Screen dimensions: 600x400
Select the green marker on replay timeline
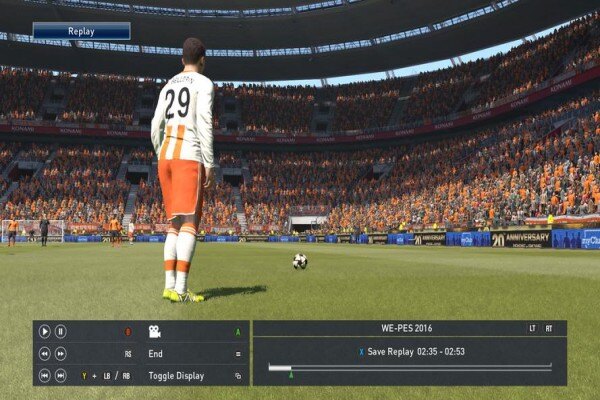point(291,374)
